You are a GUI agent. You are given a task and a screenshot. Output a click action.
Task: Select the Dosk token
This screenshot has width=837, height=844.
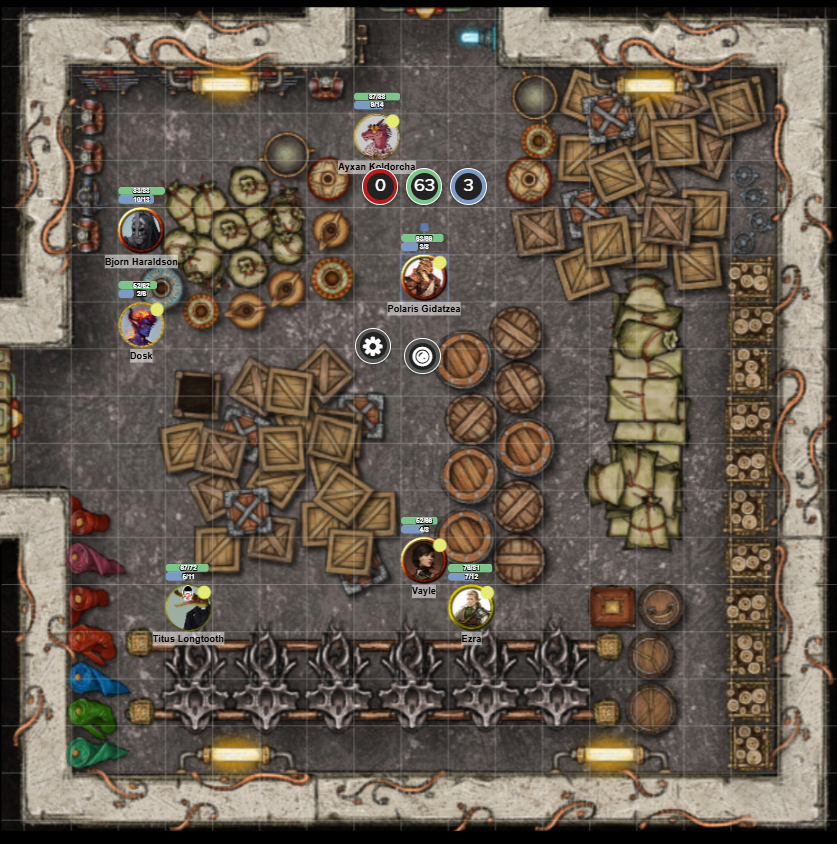click(141, 325)
